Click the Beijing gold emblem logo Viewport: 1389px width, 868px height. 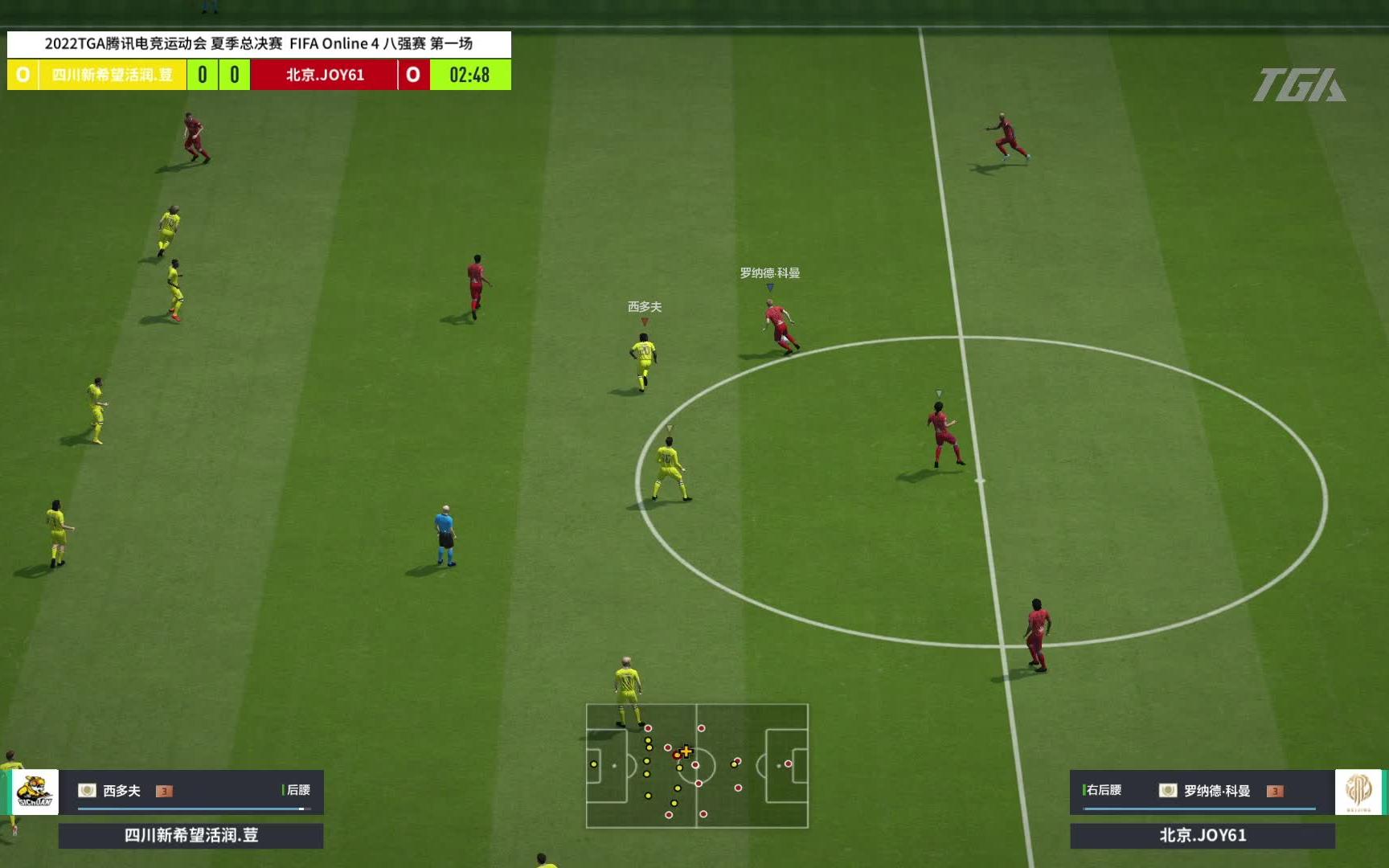1358,791
